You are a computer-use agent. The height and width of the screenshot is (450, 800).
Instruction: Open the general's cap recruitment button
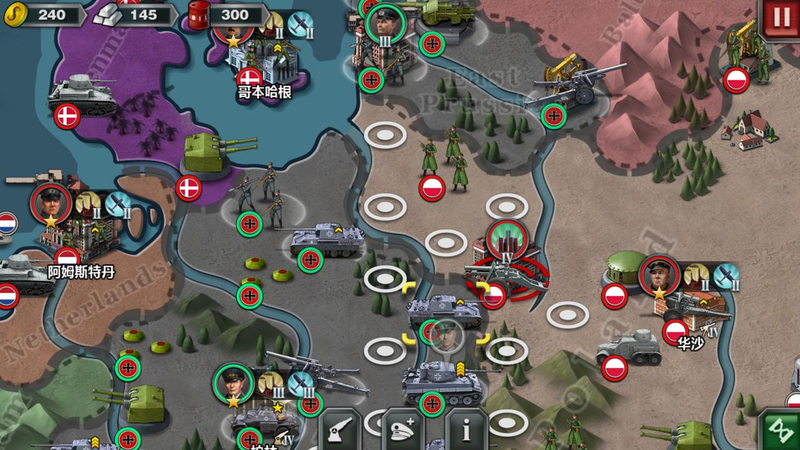(x=402, y=430)
